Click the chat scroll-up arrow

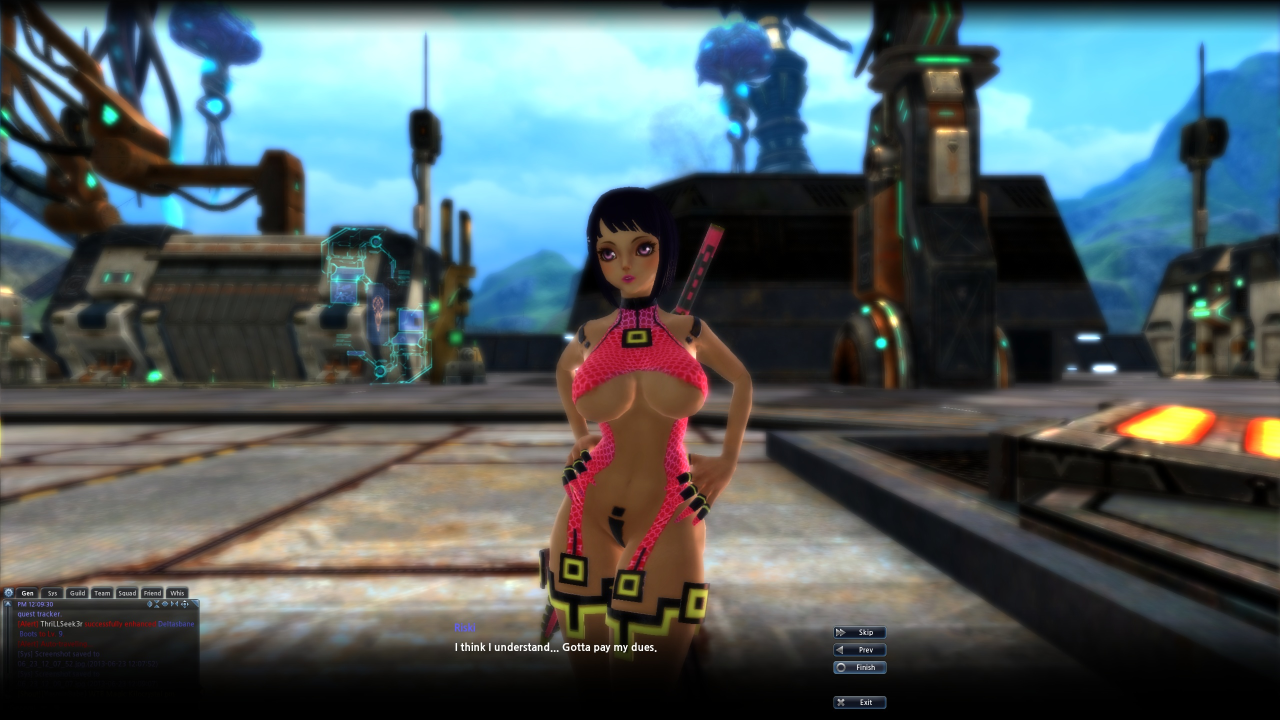[8, 605]
